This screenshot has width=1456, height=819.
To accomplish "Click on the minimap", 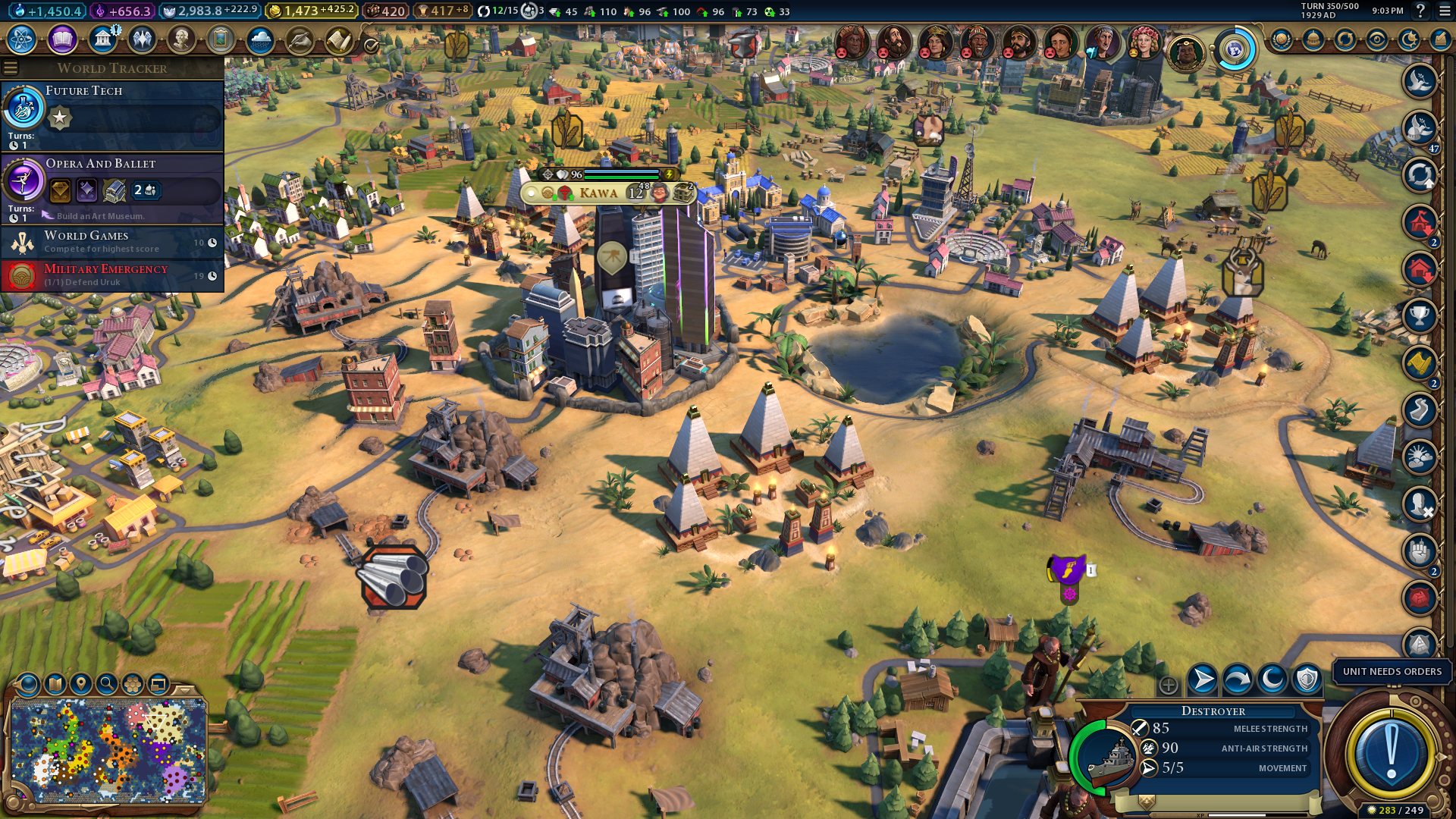I will pos(108,751).
